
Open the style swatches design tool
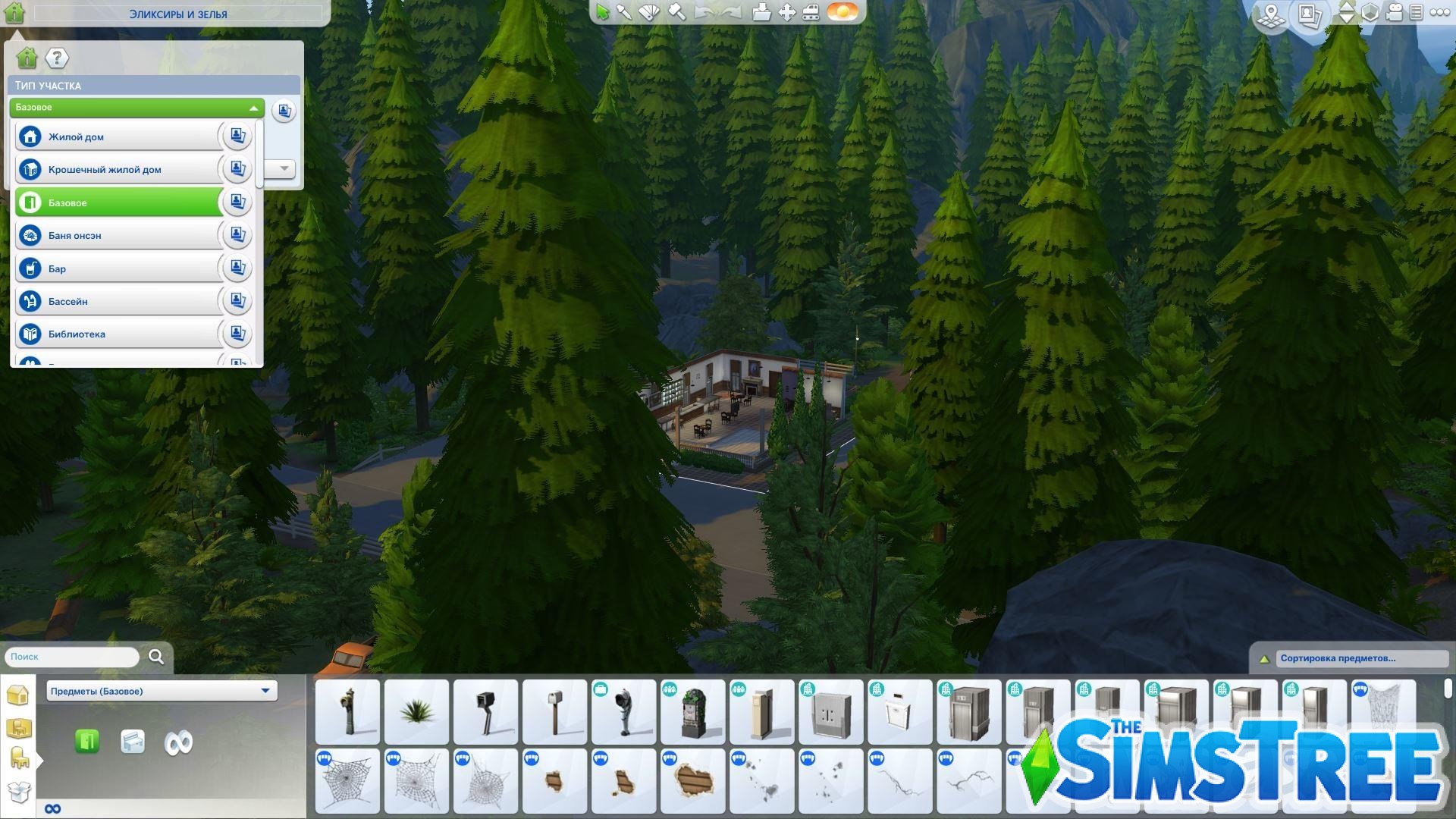click(x=648, y=13)
